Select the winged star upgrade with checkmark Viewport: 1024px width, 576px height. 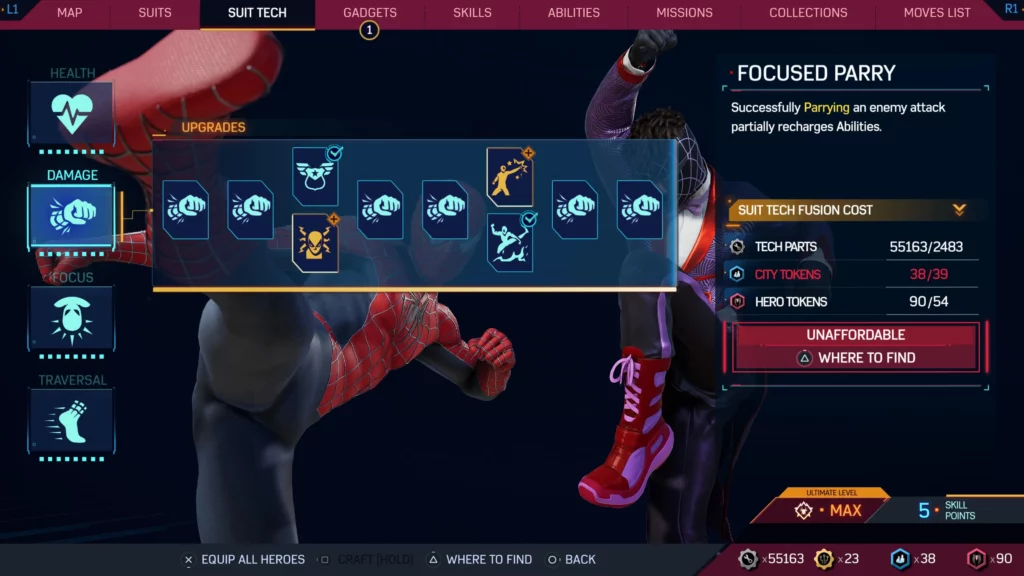pyautogui.click(x=315, y=177)
